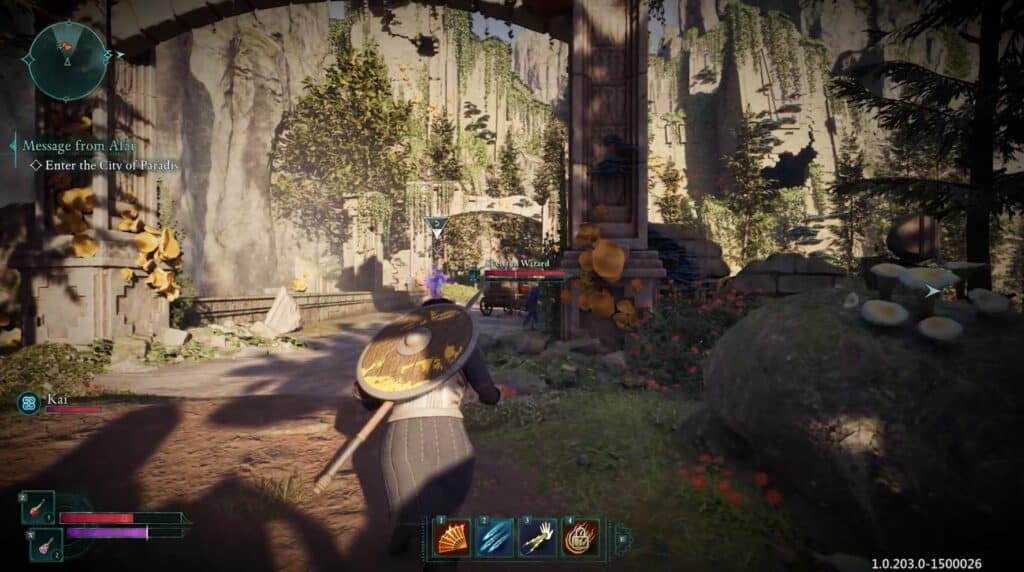Open the circular minimap

[x=69, y=60]
